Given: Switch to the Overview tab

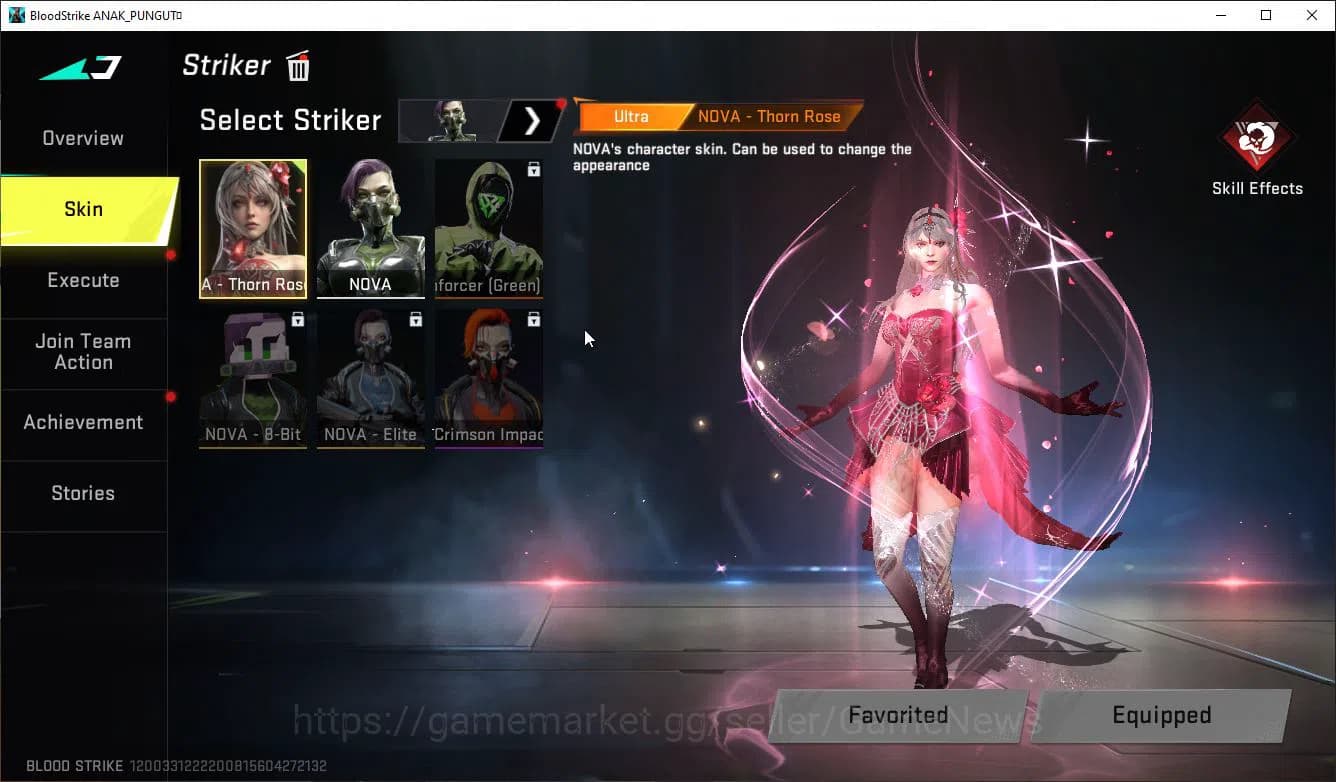Looking at the screenshot, I should 81,137.
